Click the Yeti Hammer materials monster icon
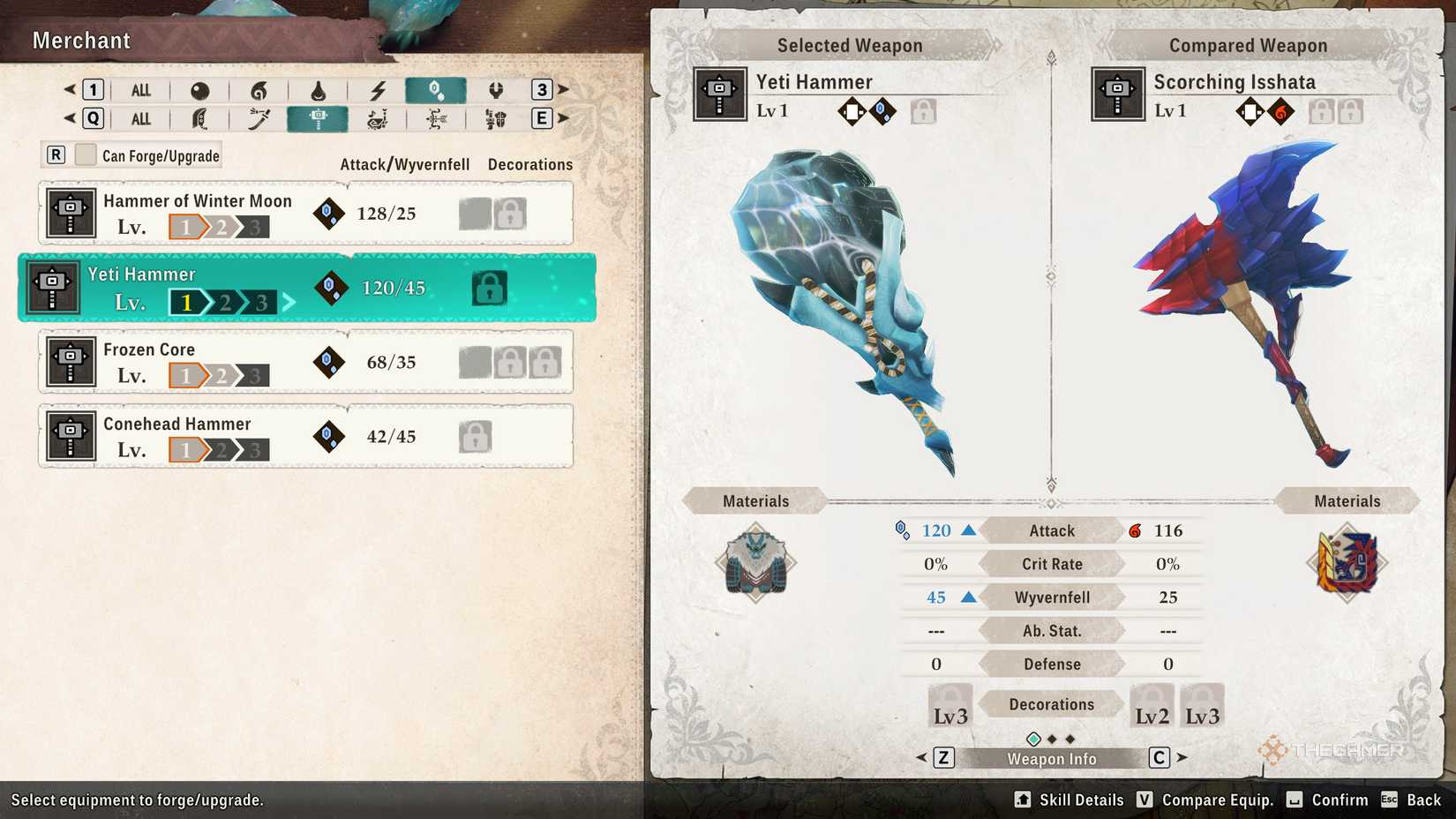1456x819 pixels. [754, 563]
